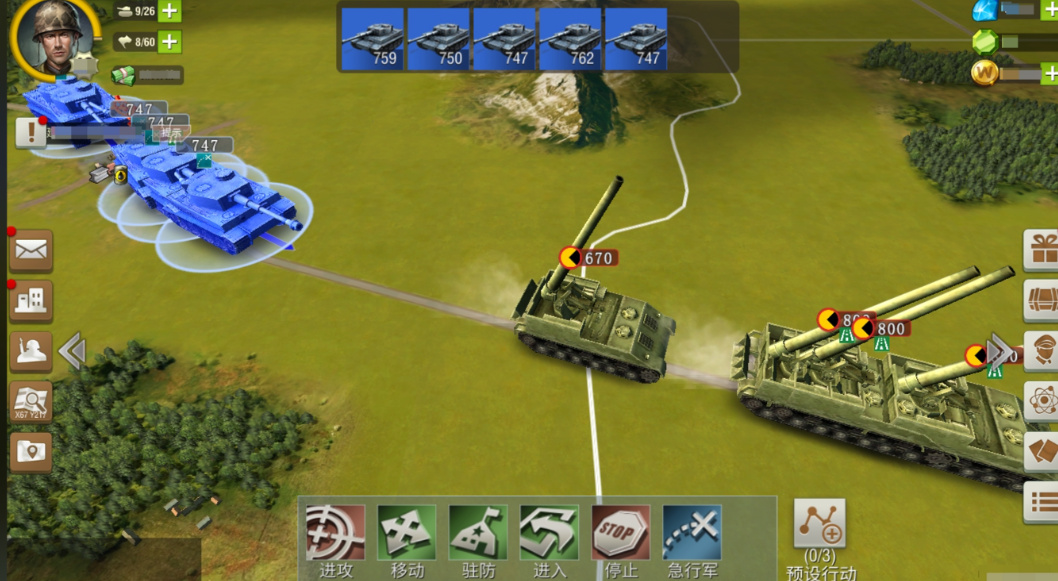Choose the 驻防 garrison command
Viewport: 1058px width, 581px height.
478,533
